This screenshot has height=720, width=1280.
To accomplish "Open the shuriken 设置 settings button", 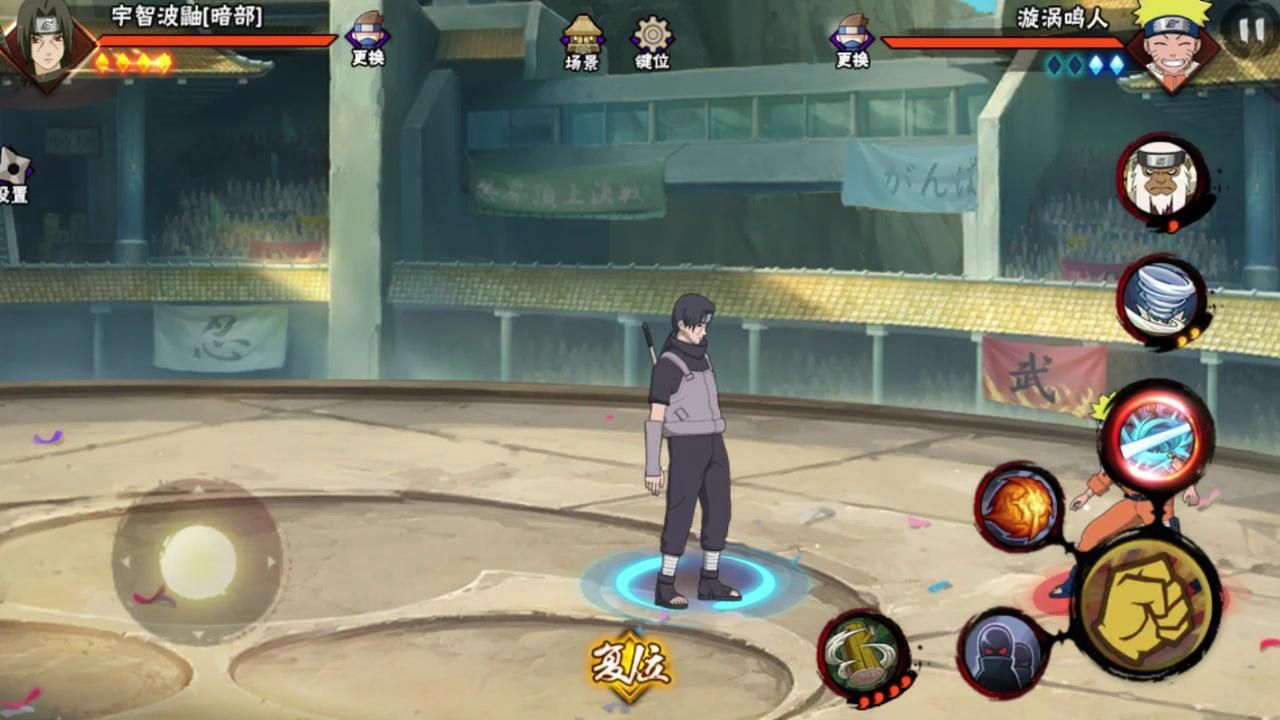I will click(14, 175).
